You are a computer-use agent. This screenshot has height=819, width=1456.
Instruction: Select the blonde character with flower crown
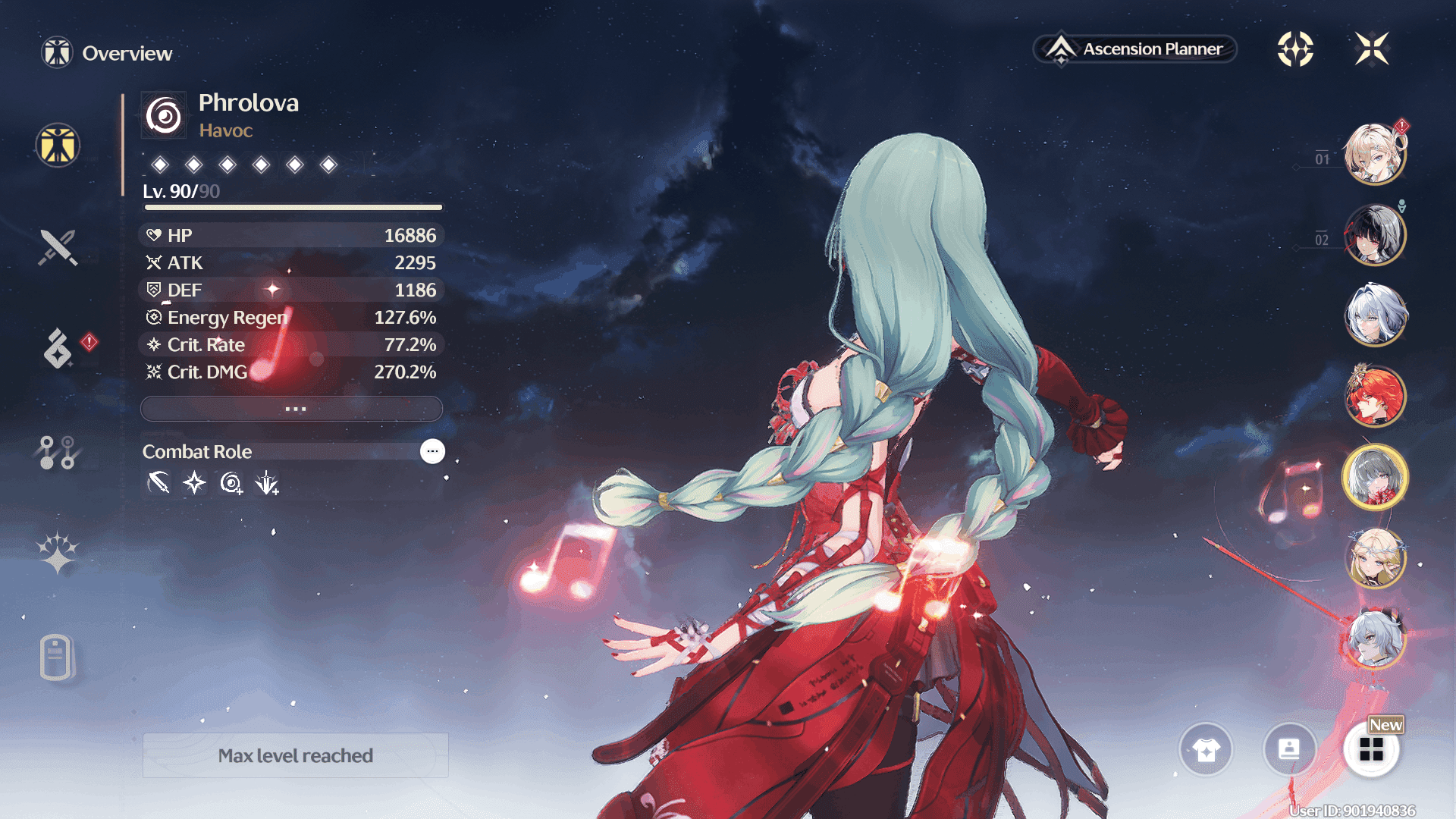[1374, 559]
